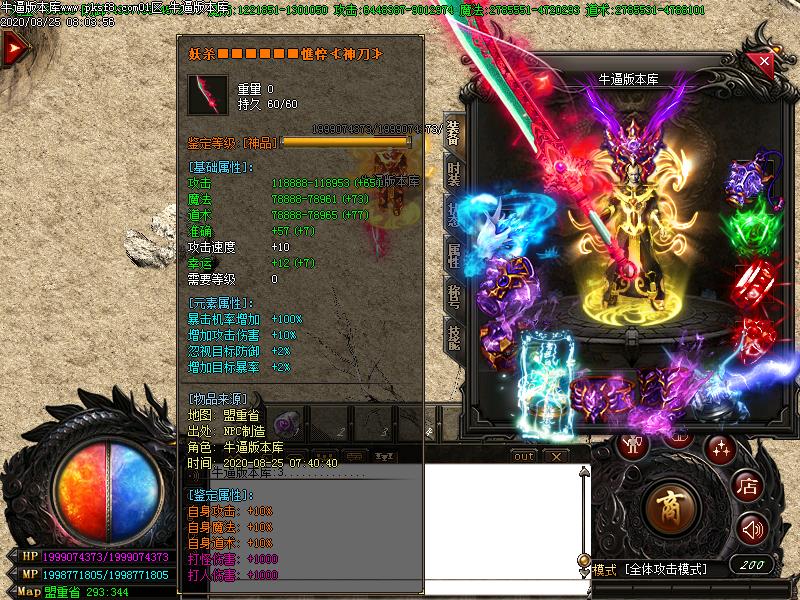800x600 pixels.
Task: Expand the red arrow button at top-left
Action: [x=14, y=49]
